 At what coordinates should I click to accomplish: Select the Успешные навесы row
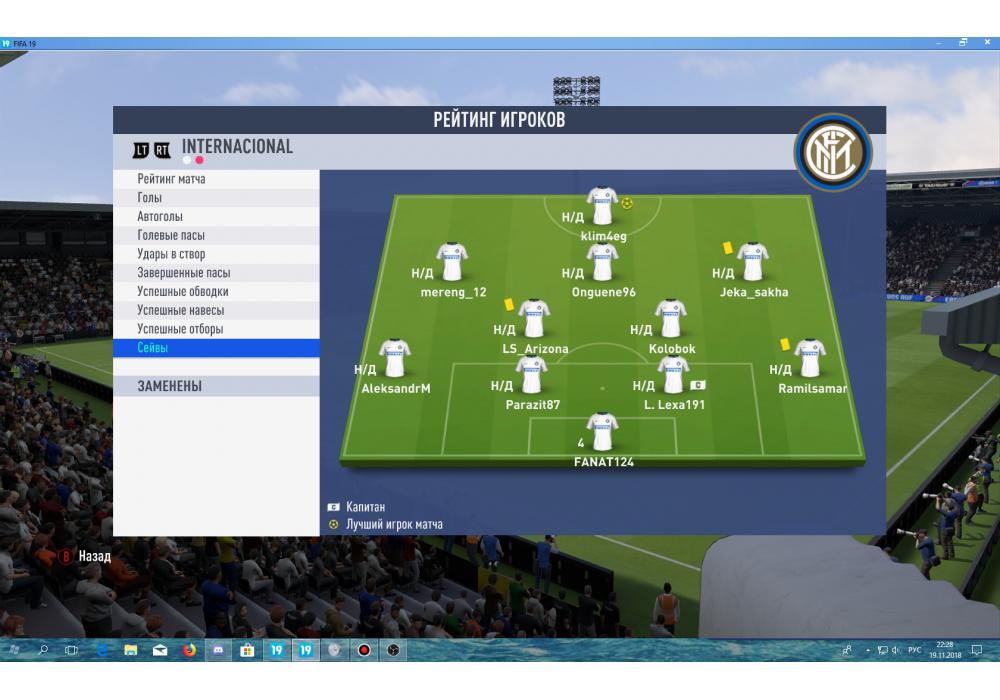pos(215,310)
